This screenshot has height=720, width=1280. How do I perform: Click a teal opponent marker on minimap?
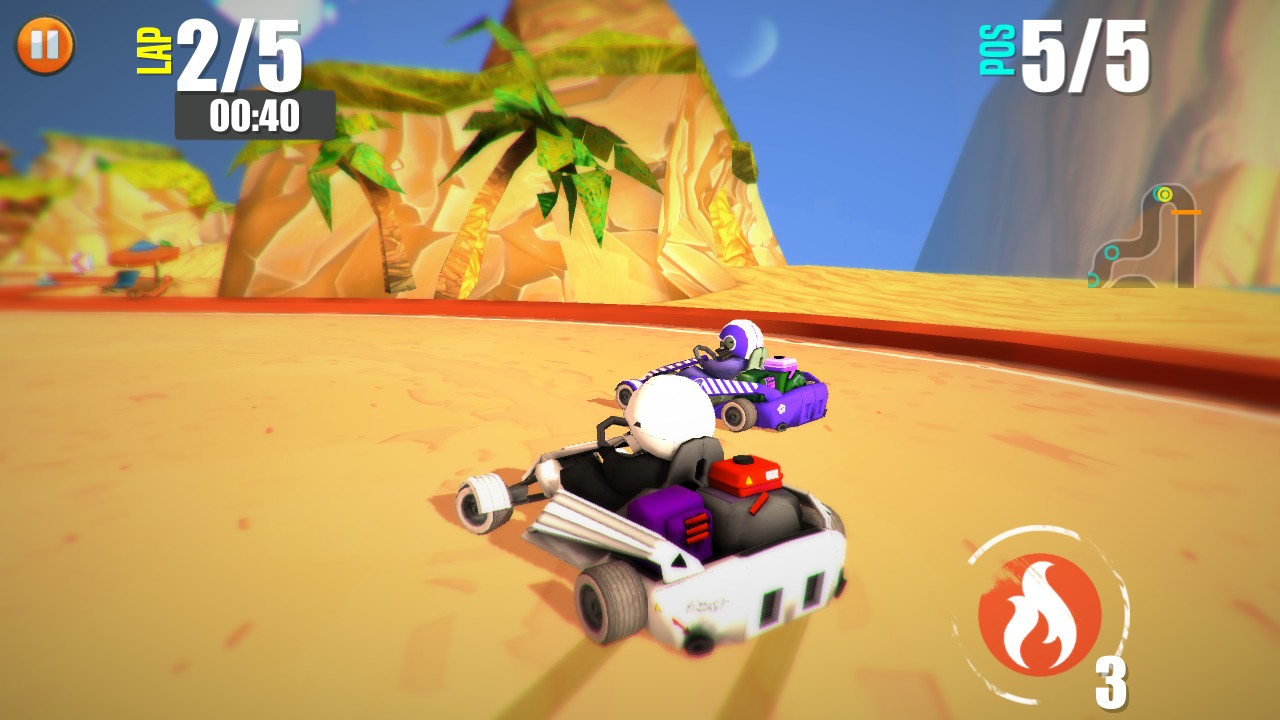coord(1111,252)
